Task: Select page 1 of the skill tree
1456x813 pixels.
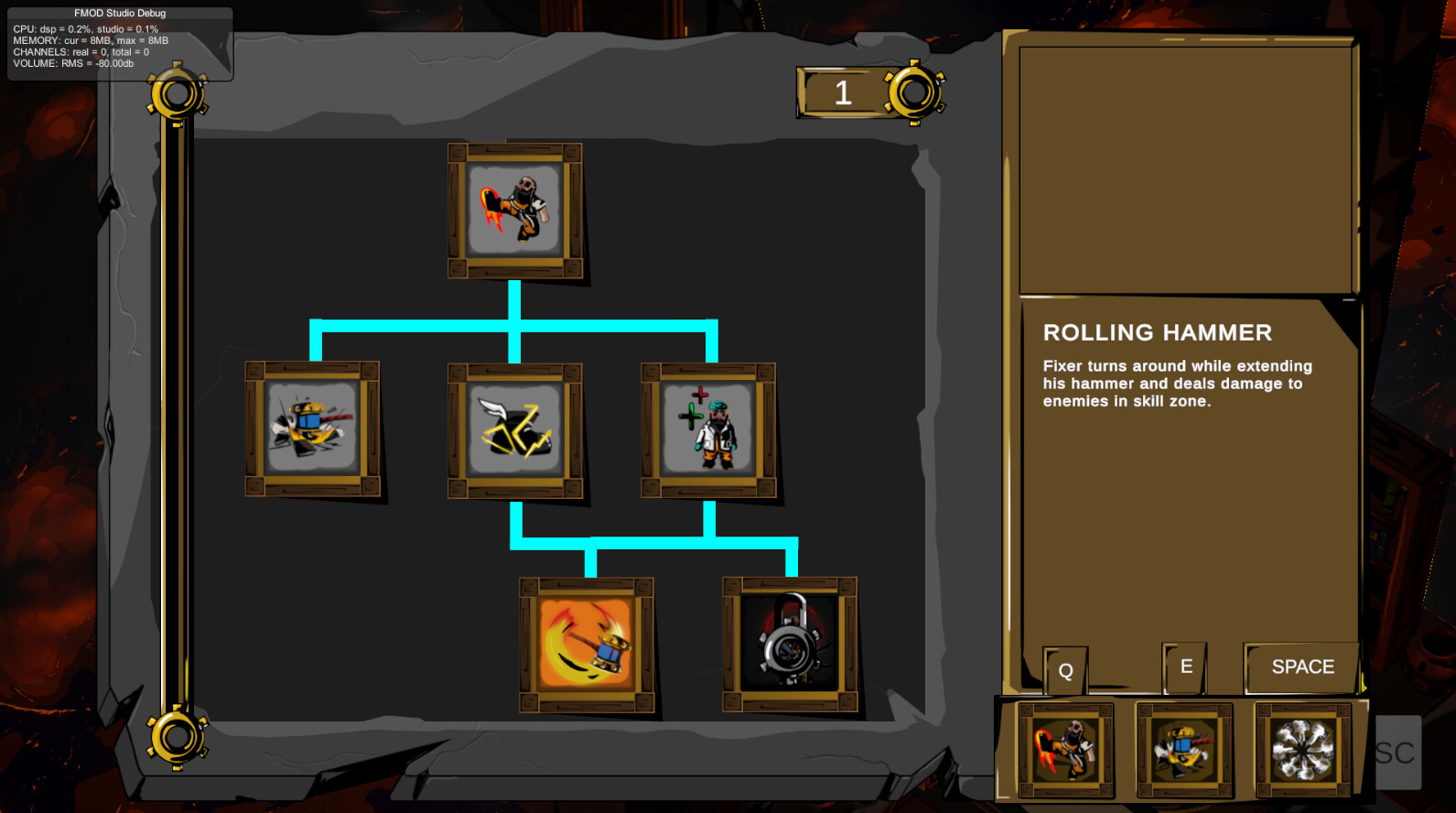Action: 842,92
